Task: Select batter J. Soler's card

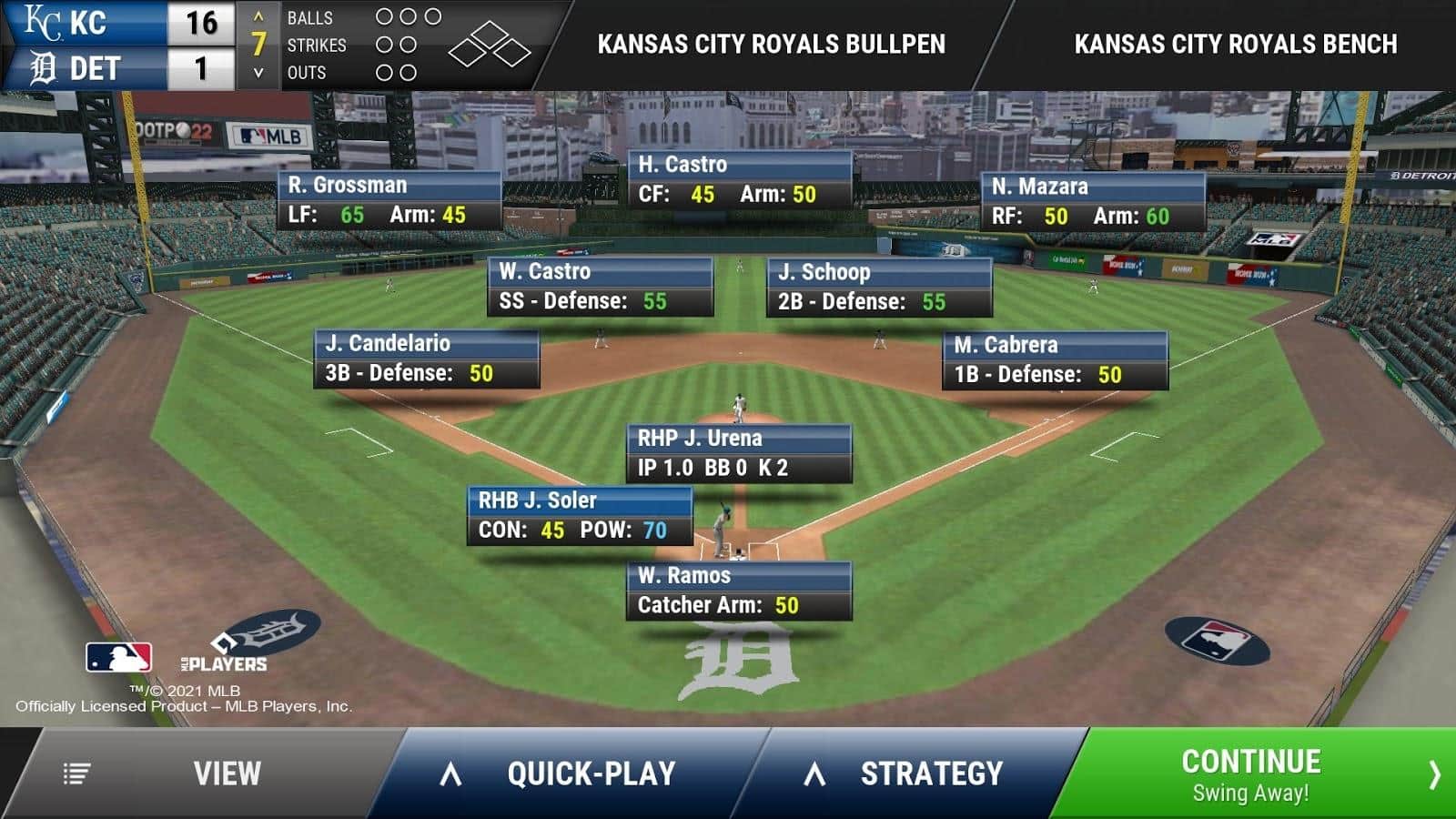Action: pyautogui.click(x=580, y=516)
